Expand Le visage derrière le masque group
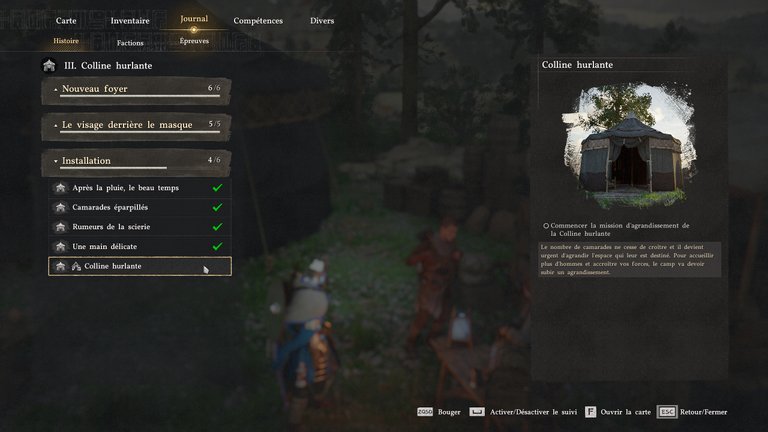The width and height of the screenshot is (768, 432). click(137, 125)
